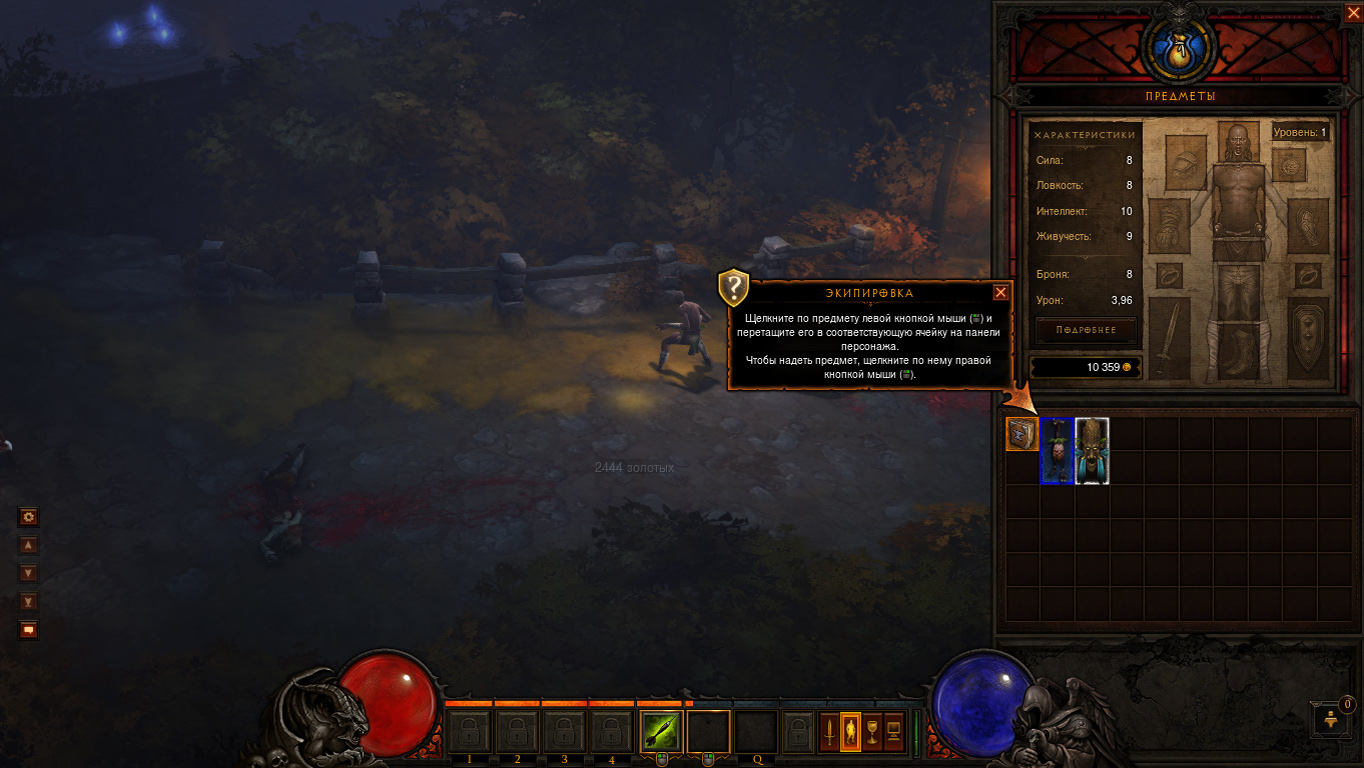Click the helmet equipment slot
This screenshot has height=768, width=1364.
pyautogui.click(x=1238, y=143)
